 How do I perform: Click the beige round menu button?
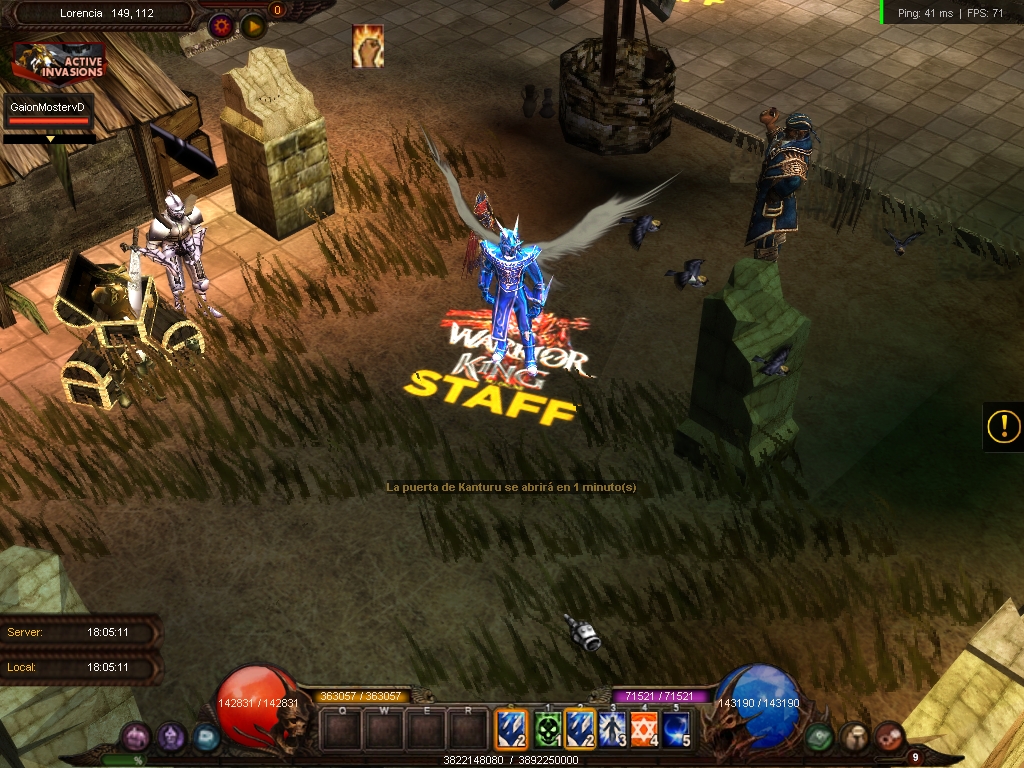pyautogui.click(x=854, y=738)
